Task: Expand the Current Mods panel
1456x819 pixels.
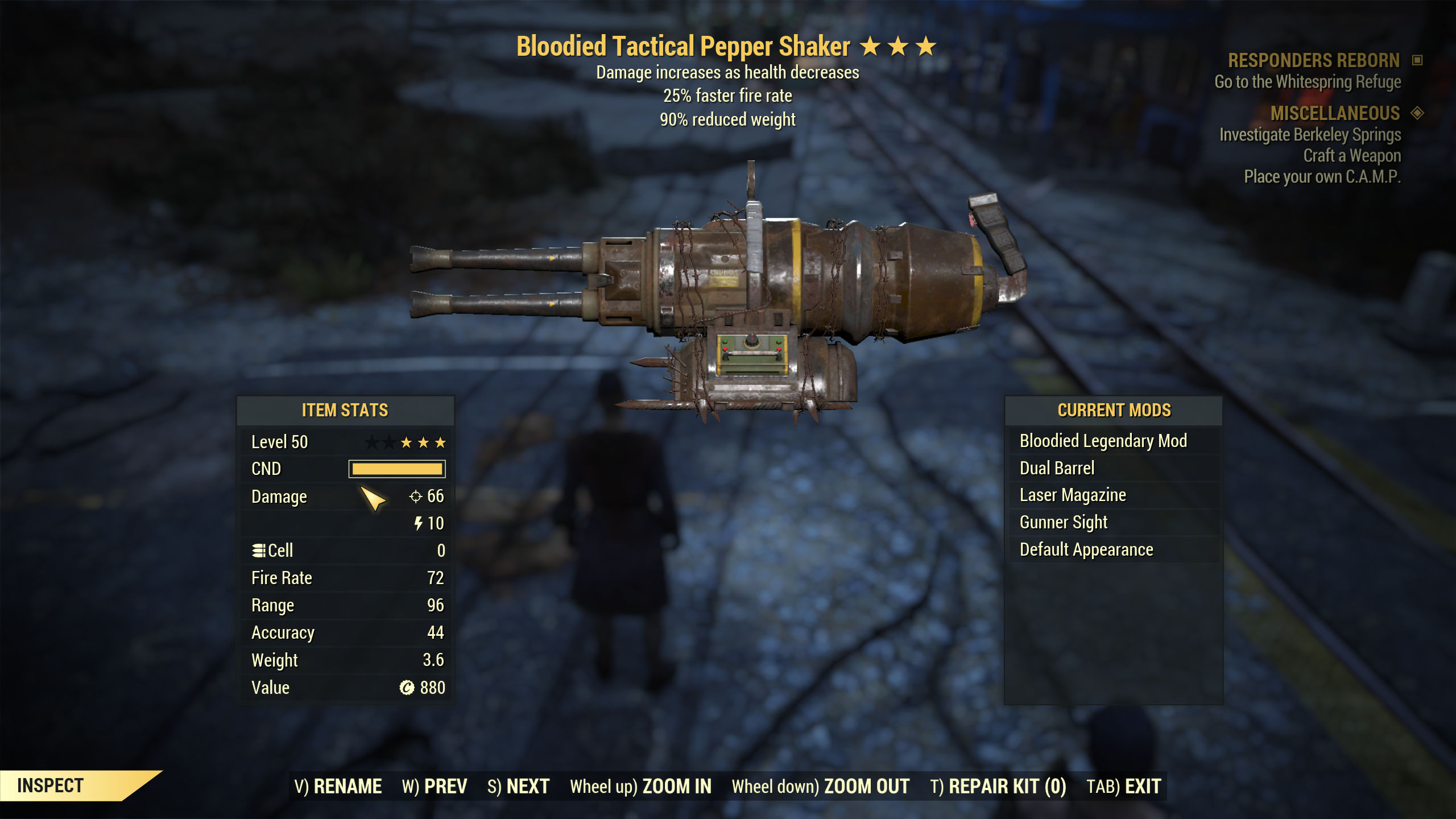Action: pyautogui.click(x=1114, y=410)
